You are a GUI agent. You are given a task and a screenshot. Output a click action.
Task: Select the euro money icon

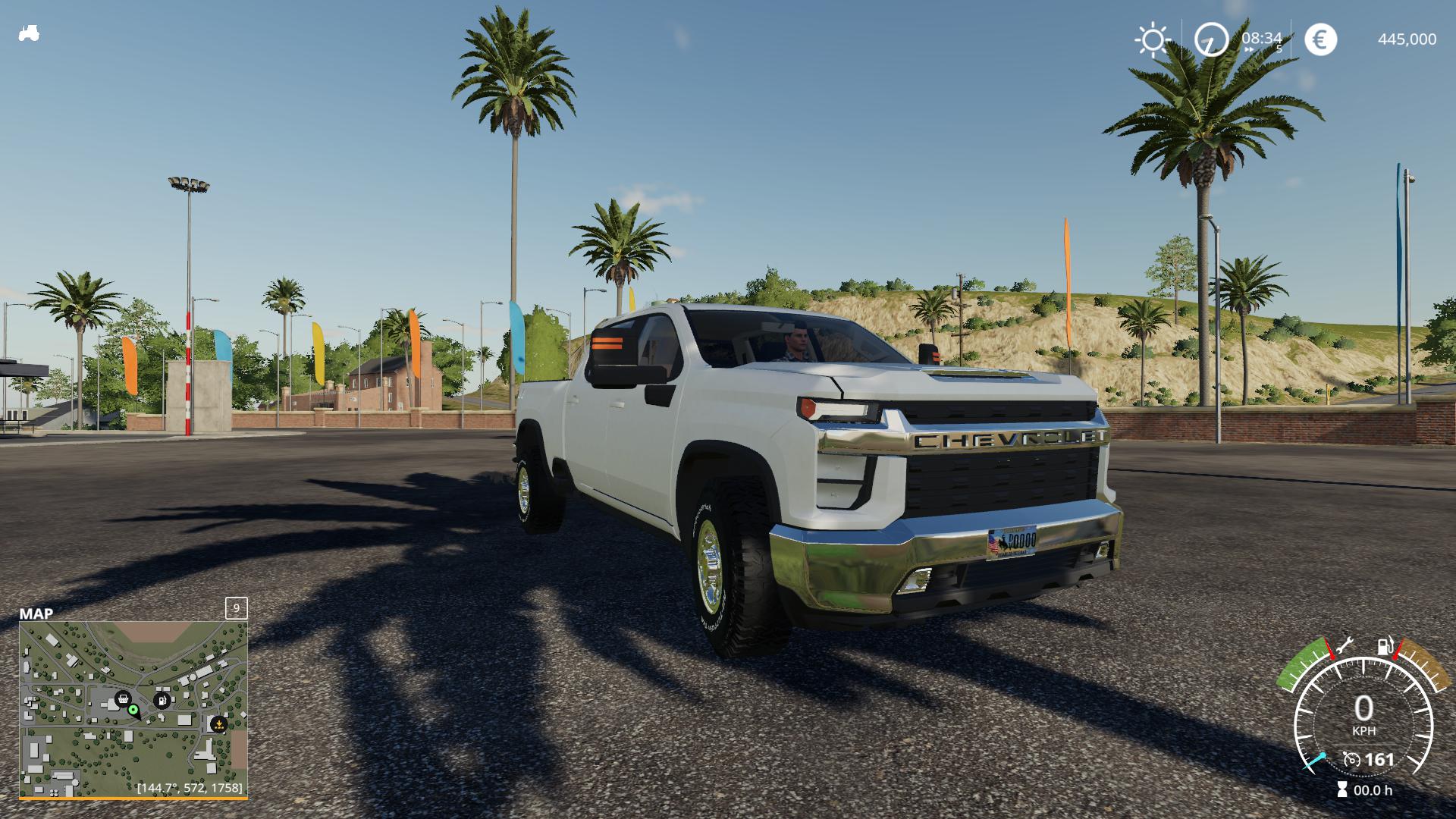click(1320, 39)
